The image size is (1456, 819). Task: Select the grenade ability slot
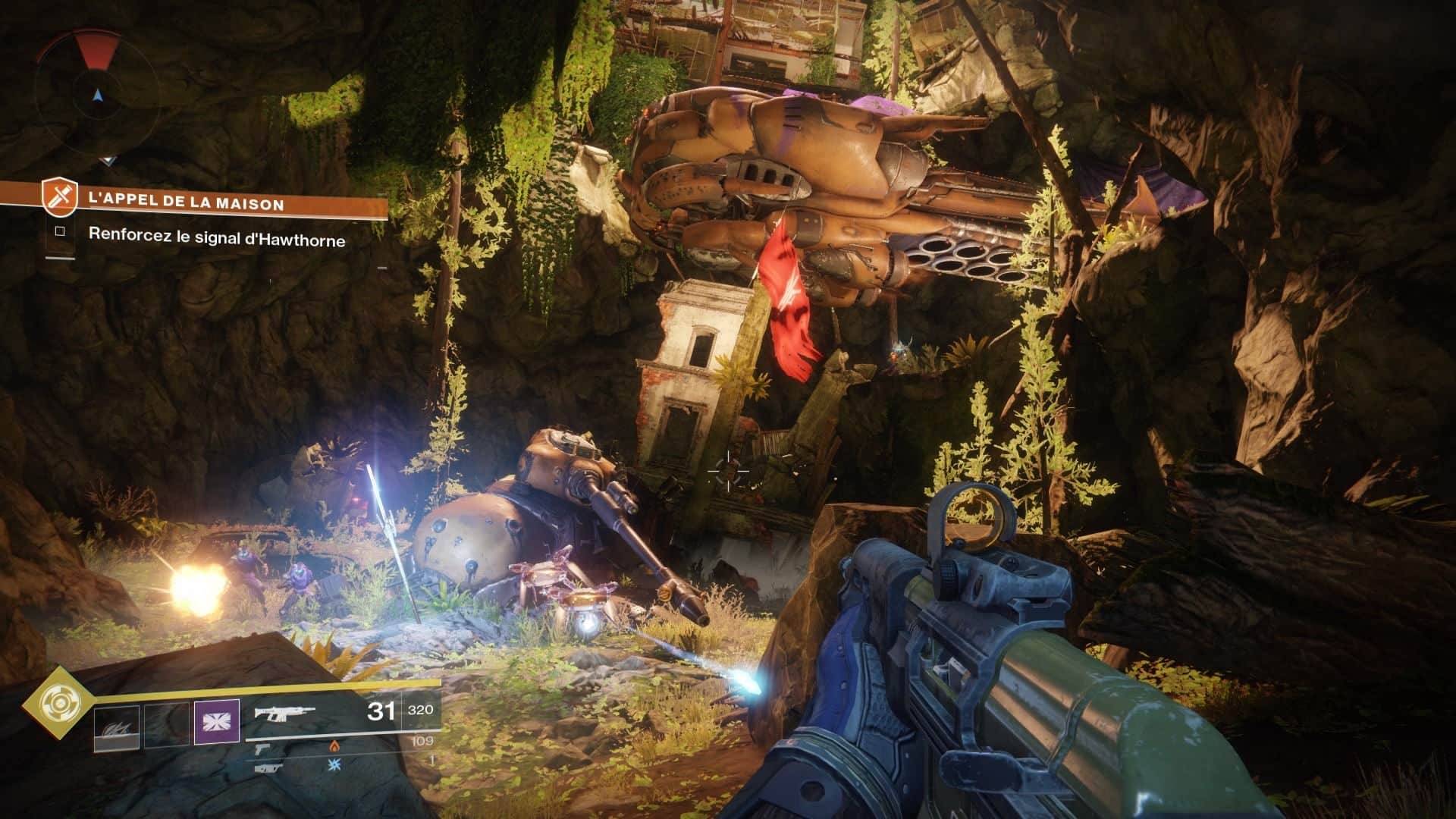117,729
